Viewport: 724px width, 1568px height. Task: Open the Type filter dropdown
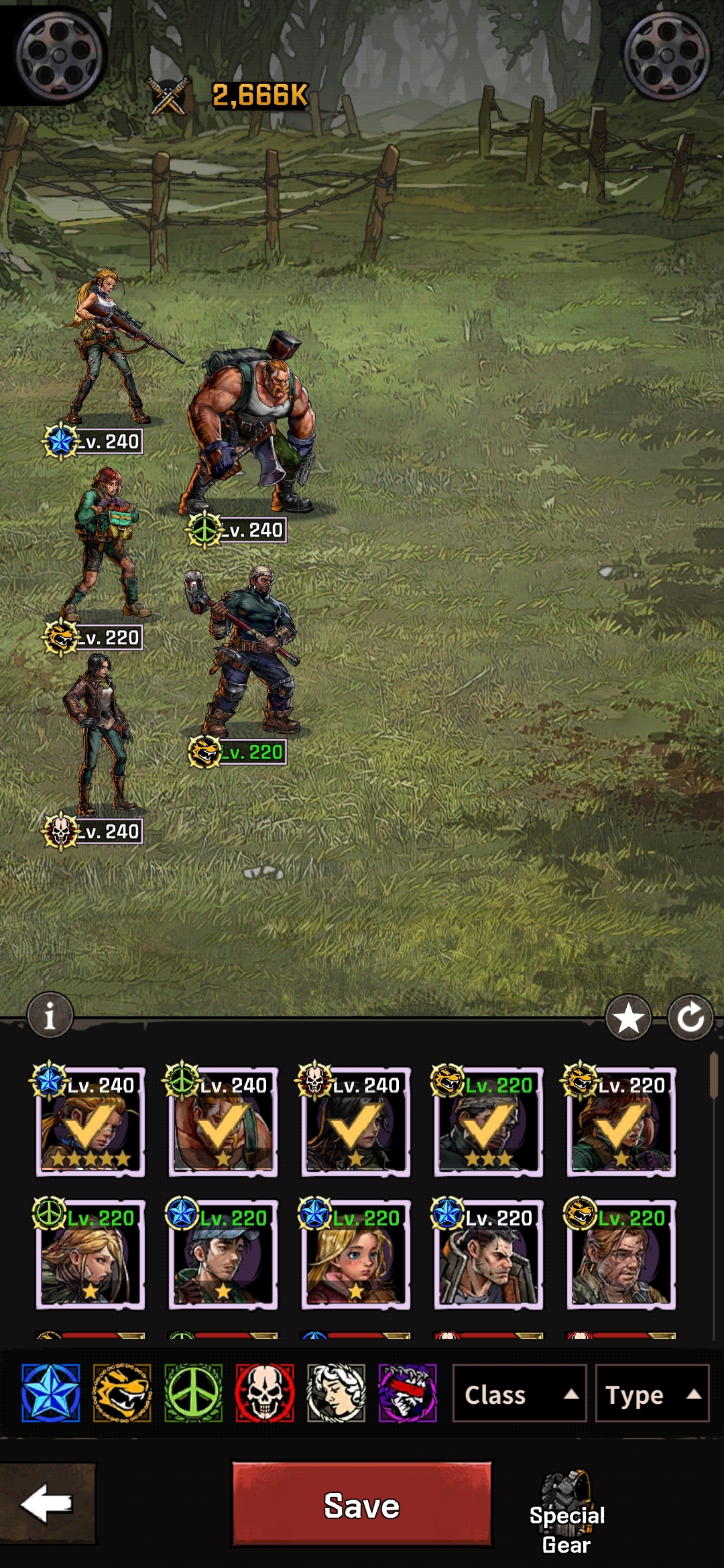coord(652,1394)
